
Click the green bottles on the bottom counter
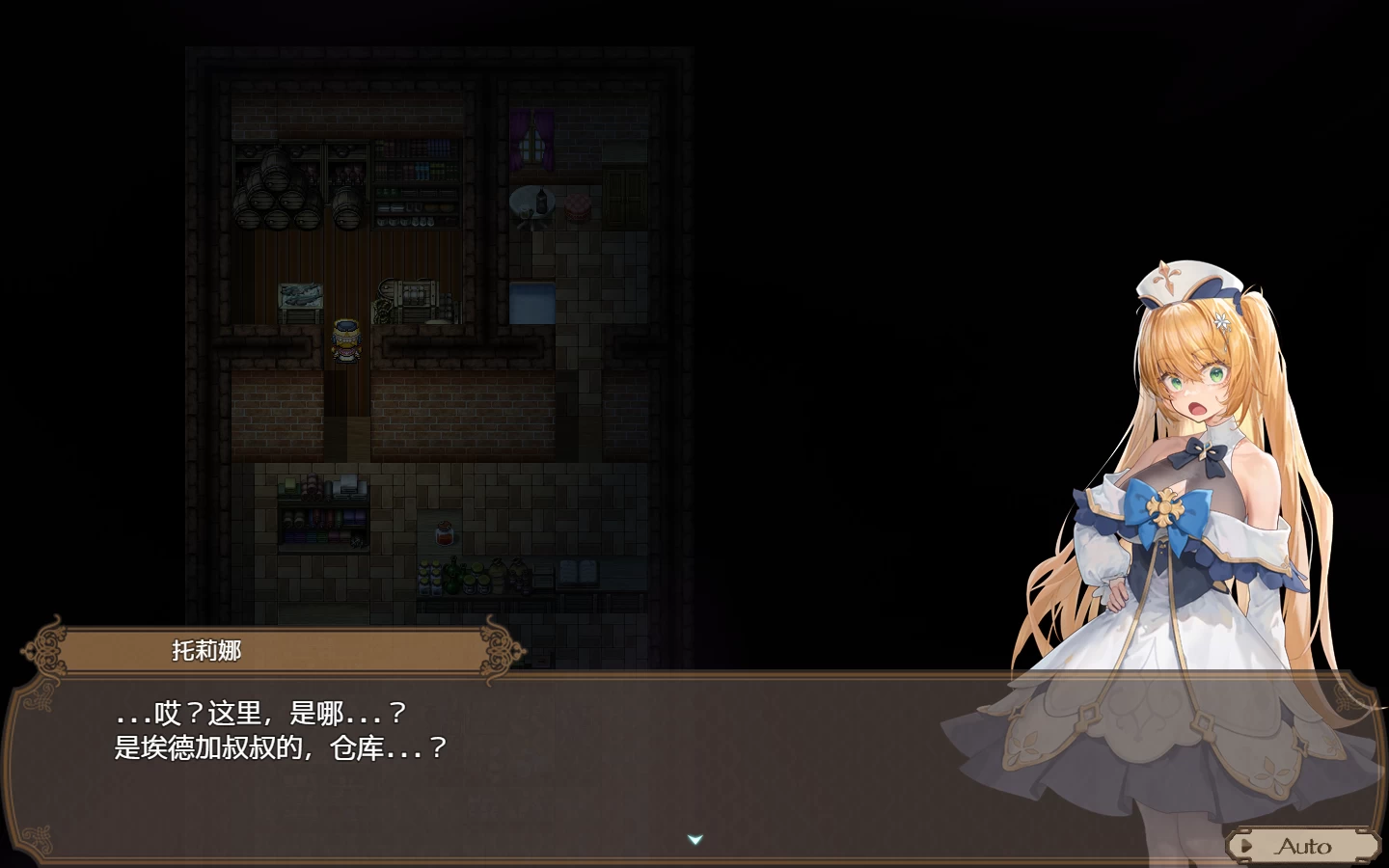(x=451, y=574)
